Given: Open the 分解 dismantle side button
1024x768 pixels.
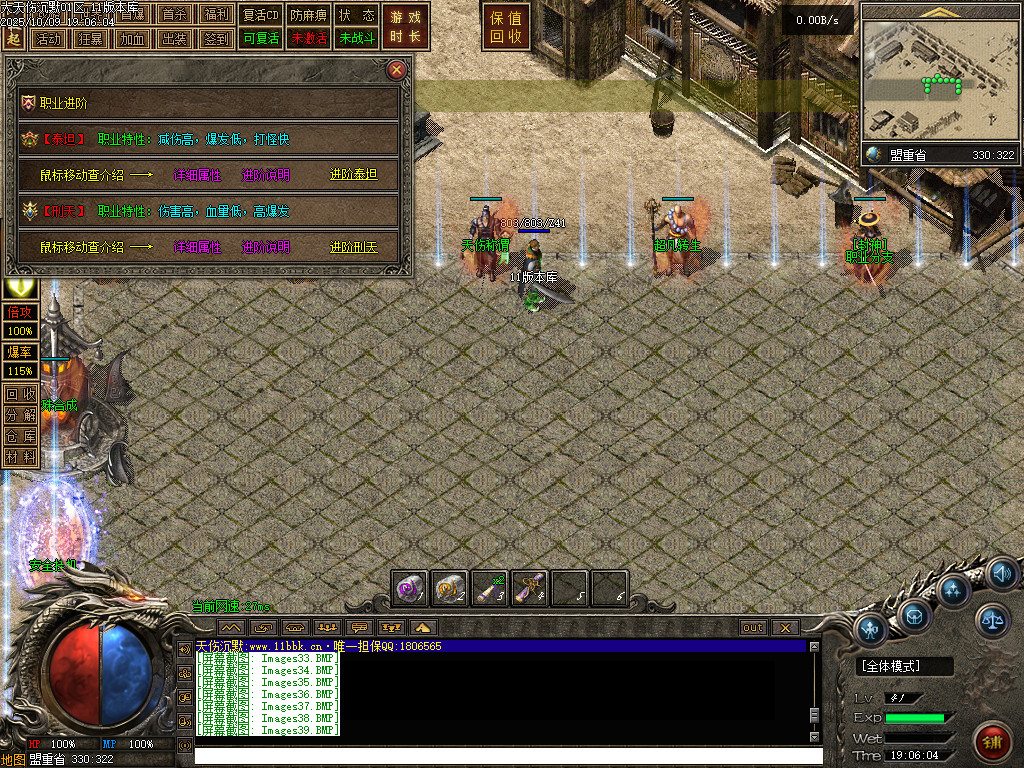Looking at the screenshot, I should tap(20, 415).
